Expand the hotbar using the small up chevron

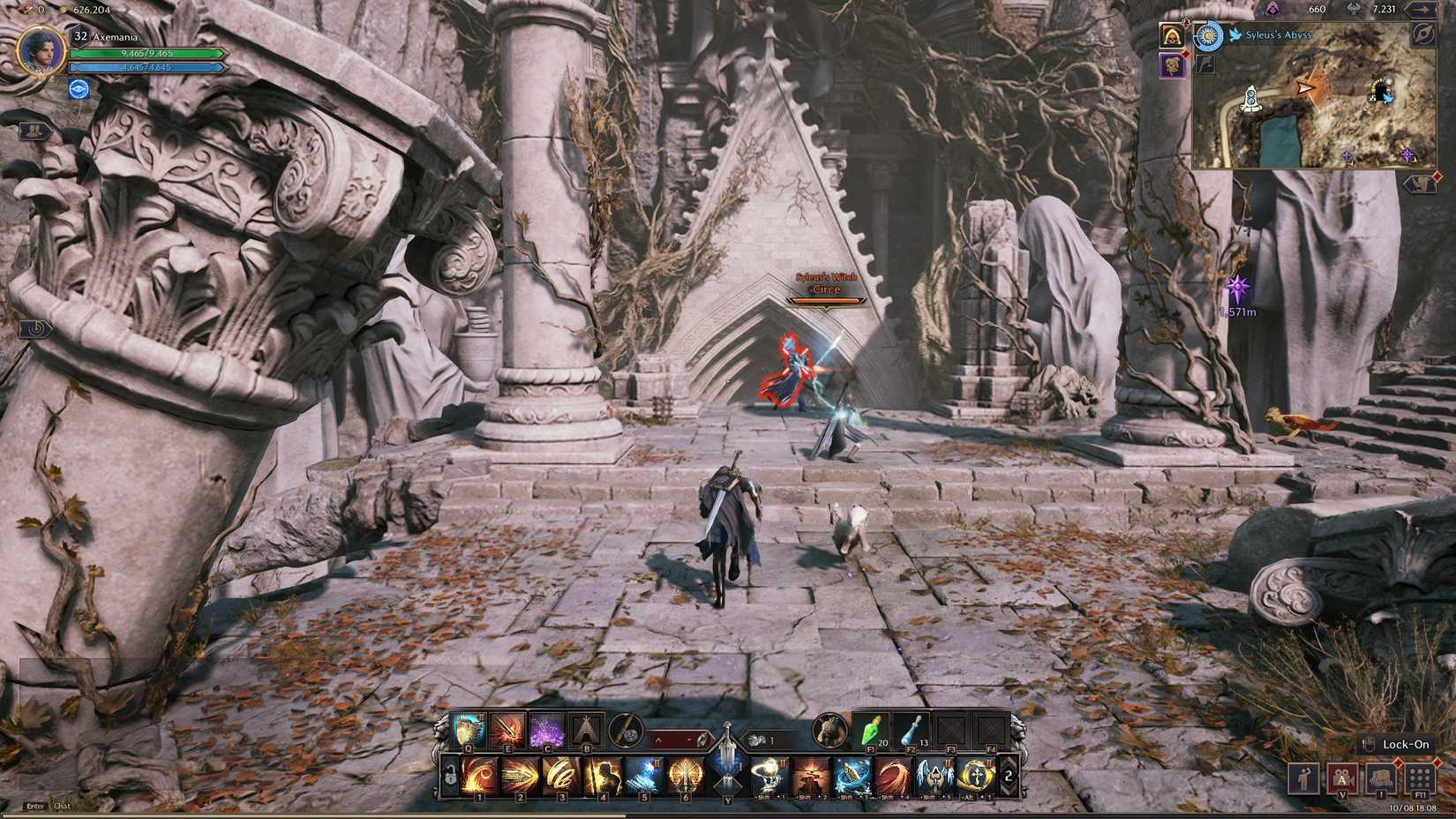coord(659,740)
